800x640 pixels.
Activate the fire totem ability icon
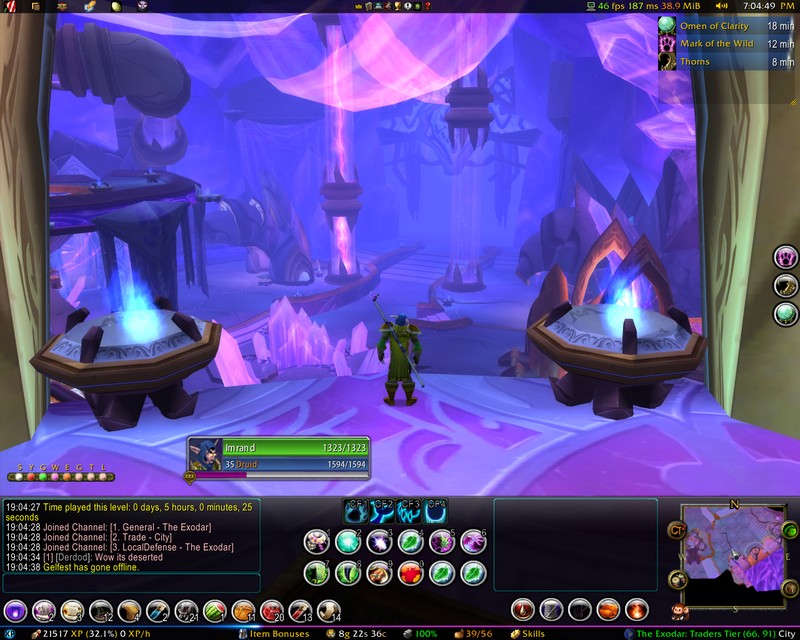point(636,609)
